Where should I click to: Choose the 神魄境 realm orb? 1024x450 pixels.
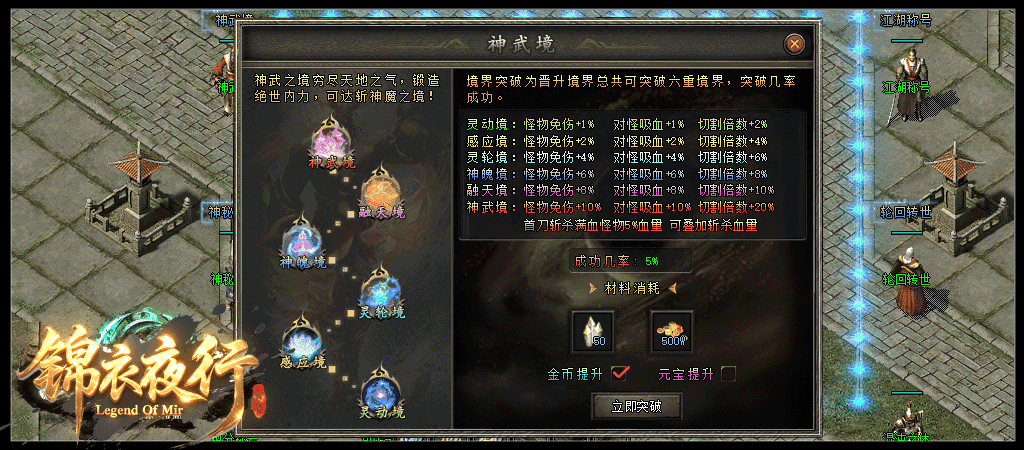click(x=303, y=238)
